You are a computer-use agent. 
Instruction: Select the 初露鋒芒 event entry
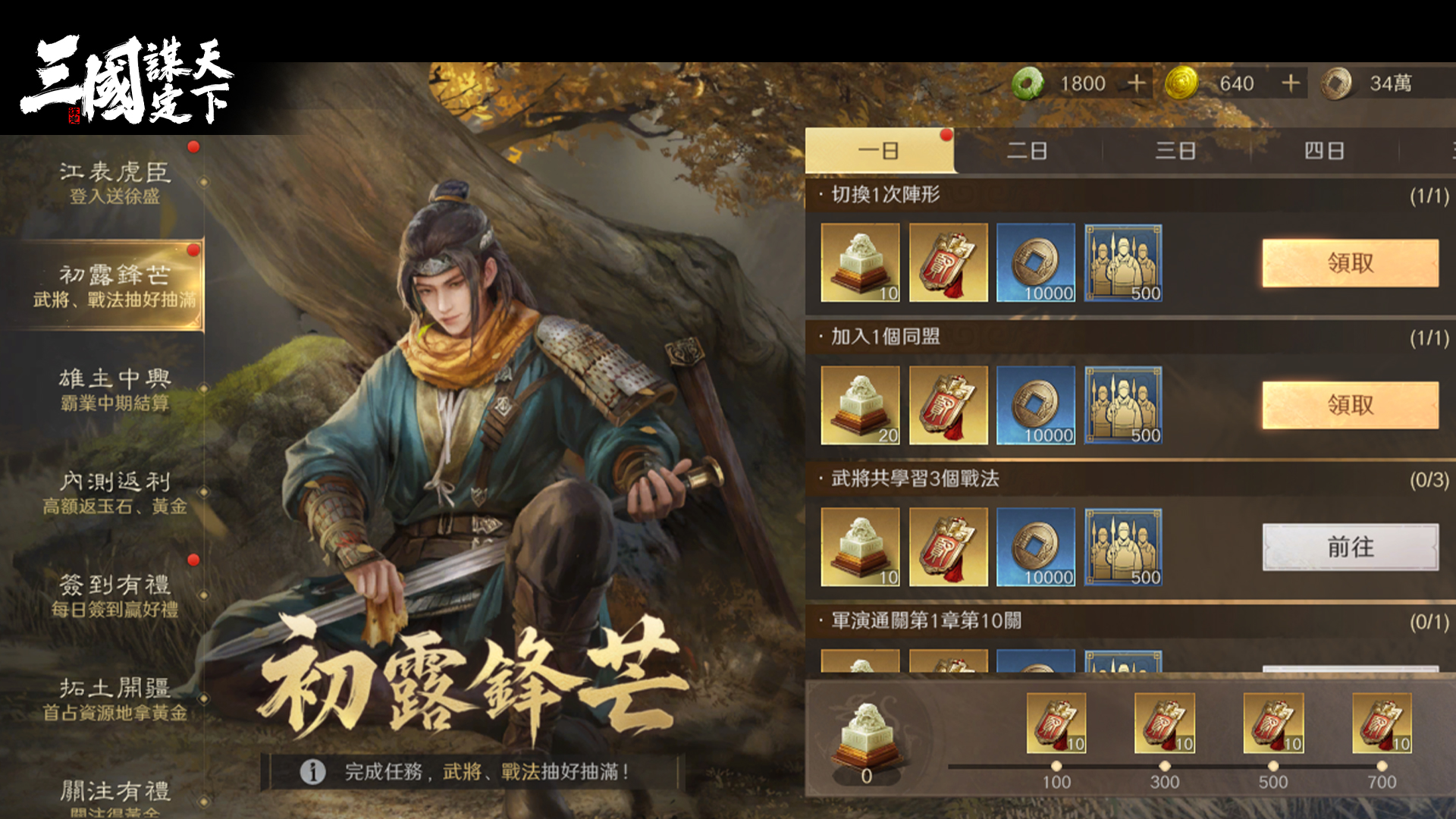click(114, 286)
